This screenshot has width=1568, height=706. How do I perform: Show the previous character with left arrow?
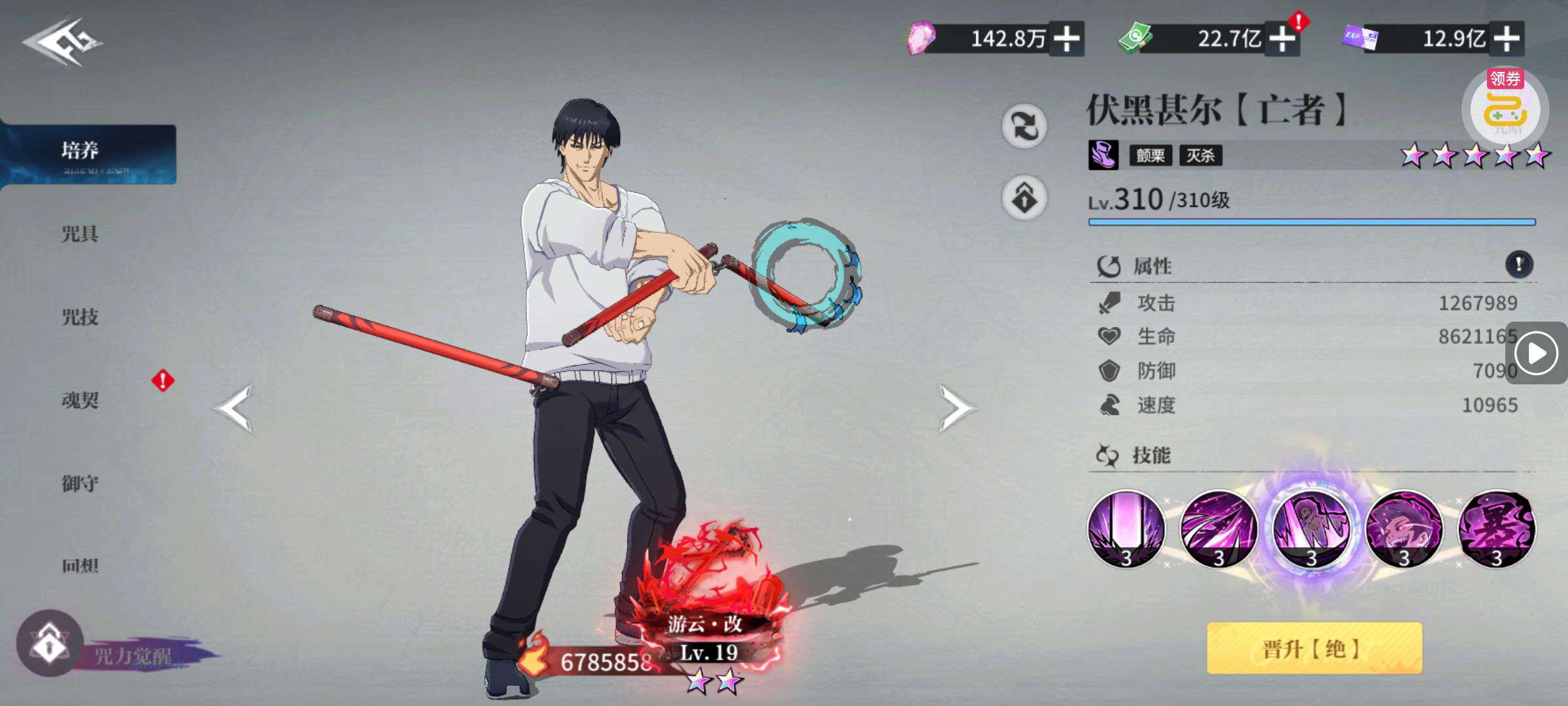(233, 409)
